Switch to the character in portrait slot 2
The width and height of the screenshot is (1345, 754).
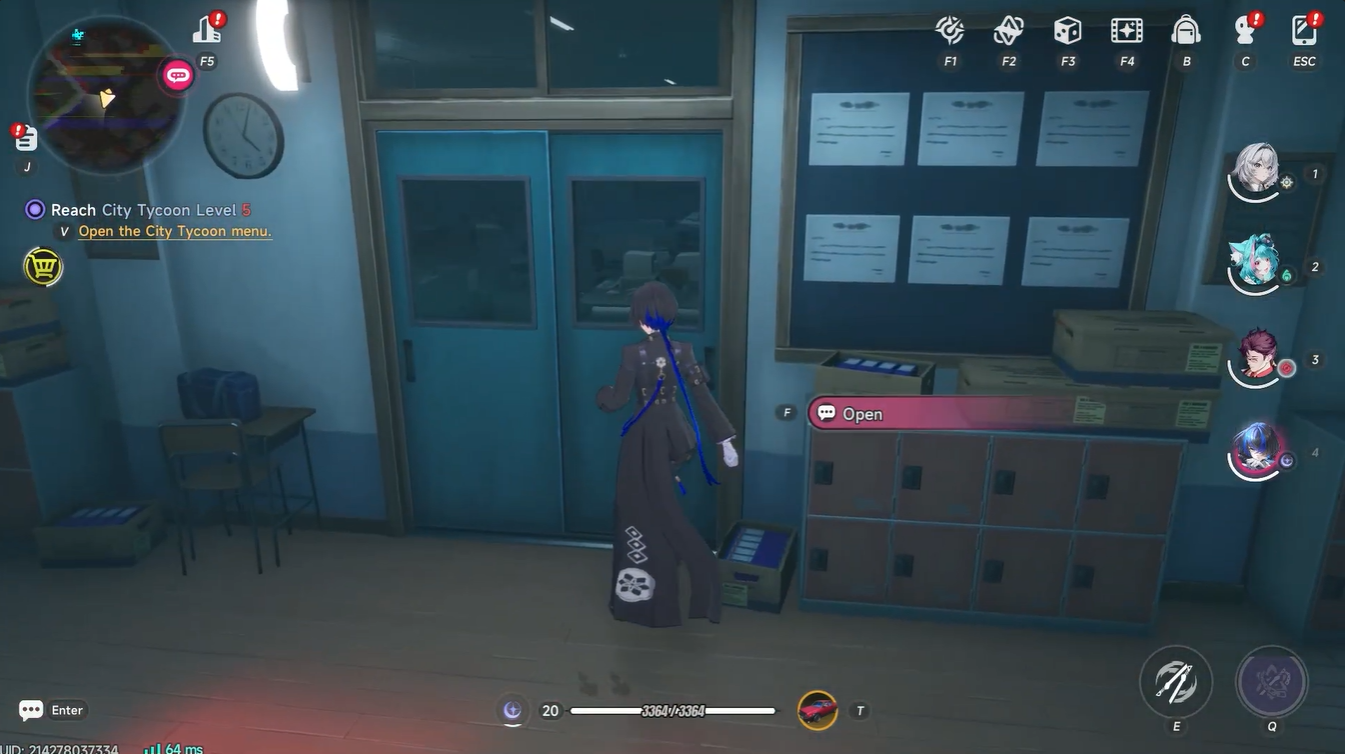pyautogui.click(x=1255, y=262)
